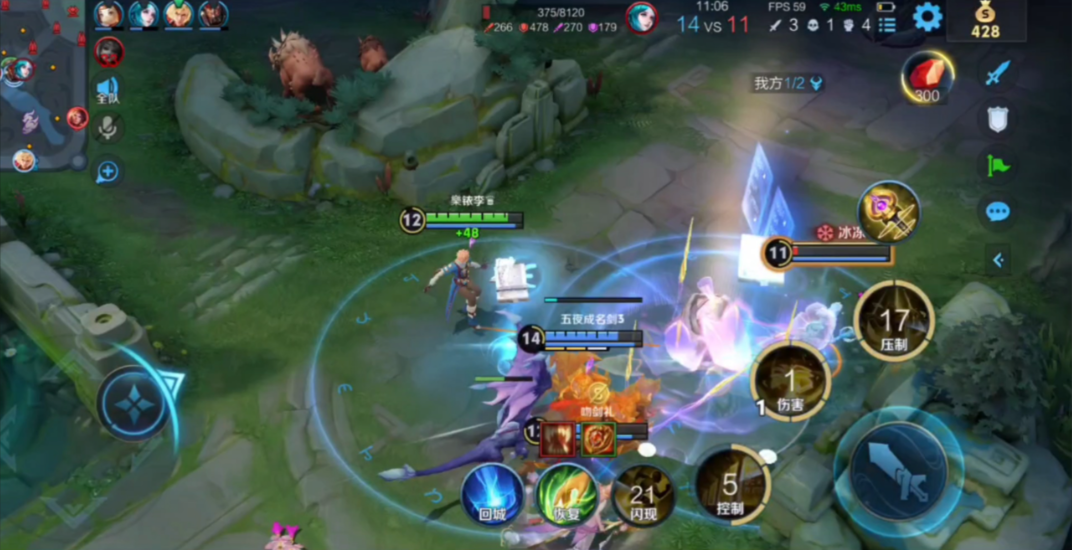
Task: Collapse the signal panel with arrow
Action: [997, 261]
